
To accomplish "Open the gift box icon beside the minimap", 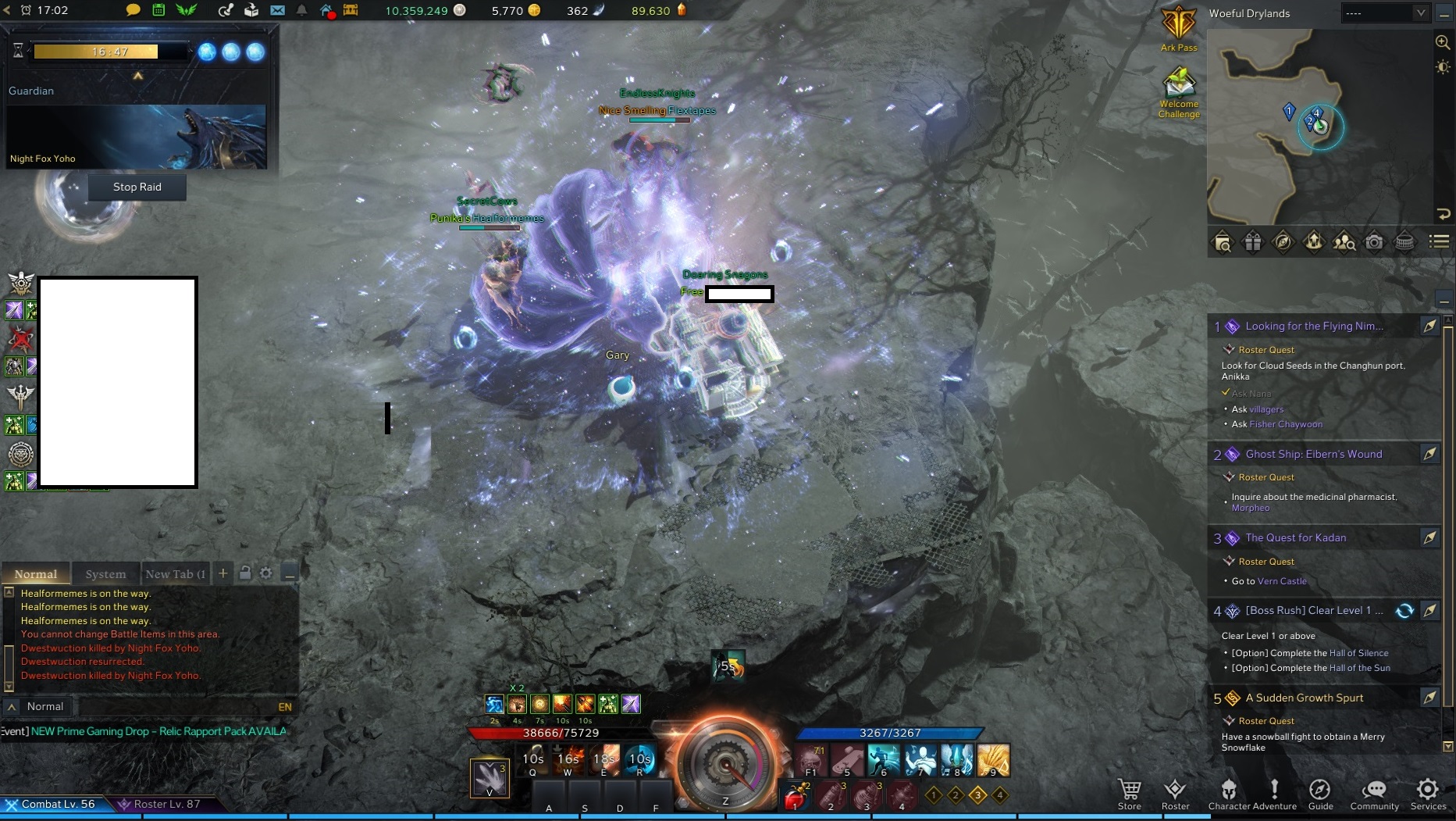I will tap(1253, 242).
